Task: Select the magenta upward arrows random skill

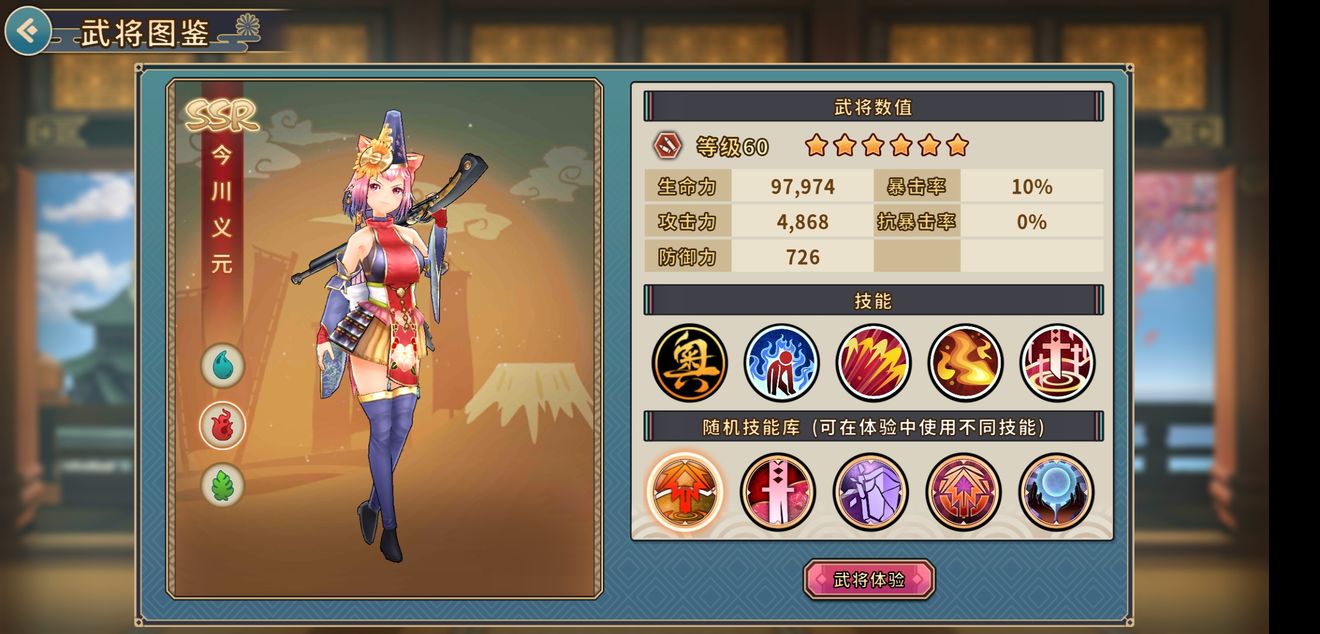Action: tap(963, 491)
